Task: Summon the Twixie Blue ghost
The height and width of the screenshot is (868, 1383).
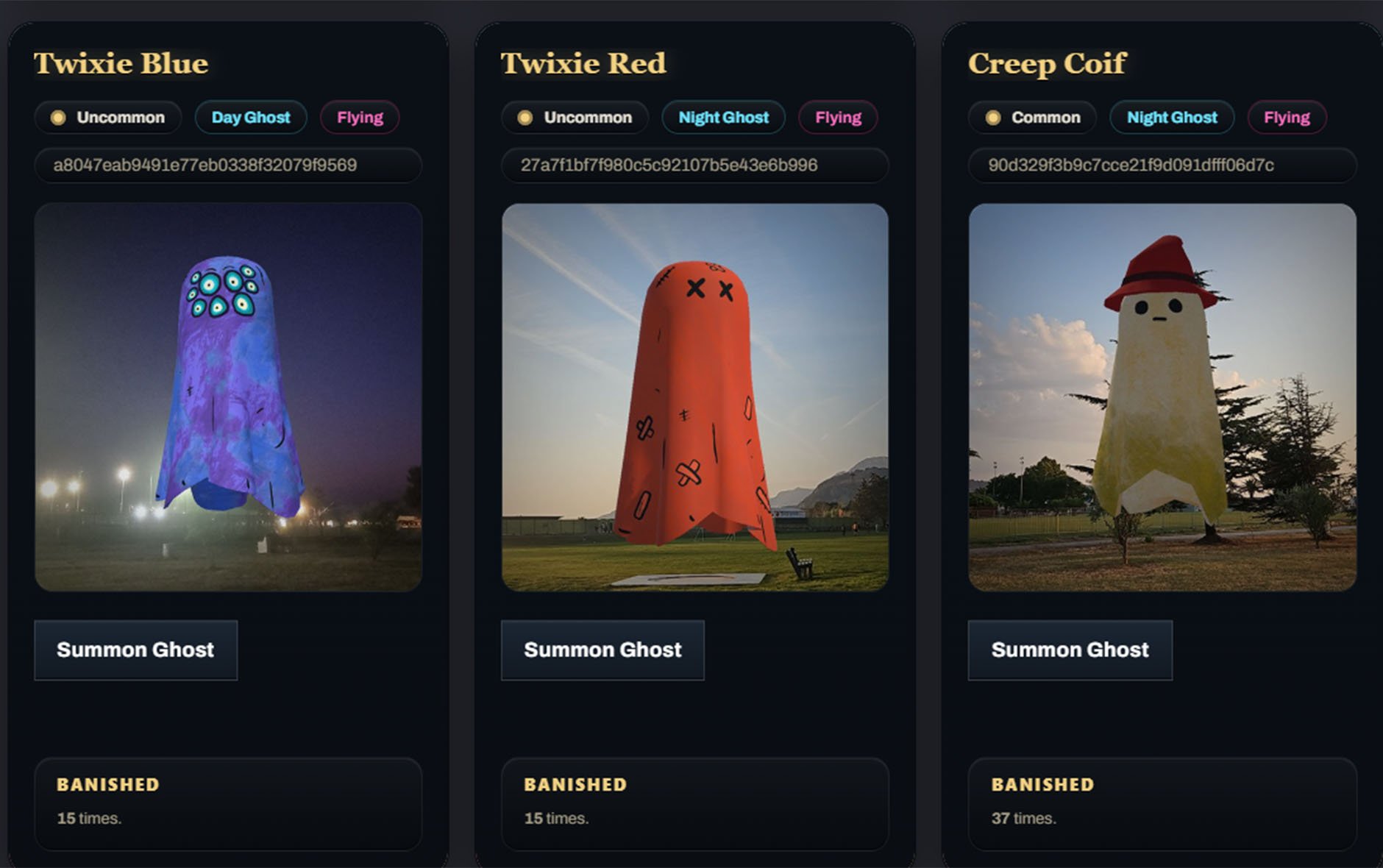Action: coord(135,650)
